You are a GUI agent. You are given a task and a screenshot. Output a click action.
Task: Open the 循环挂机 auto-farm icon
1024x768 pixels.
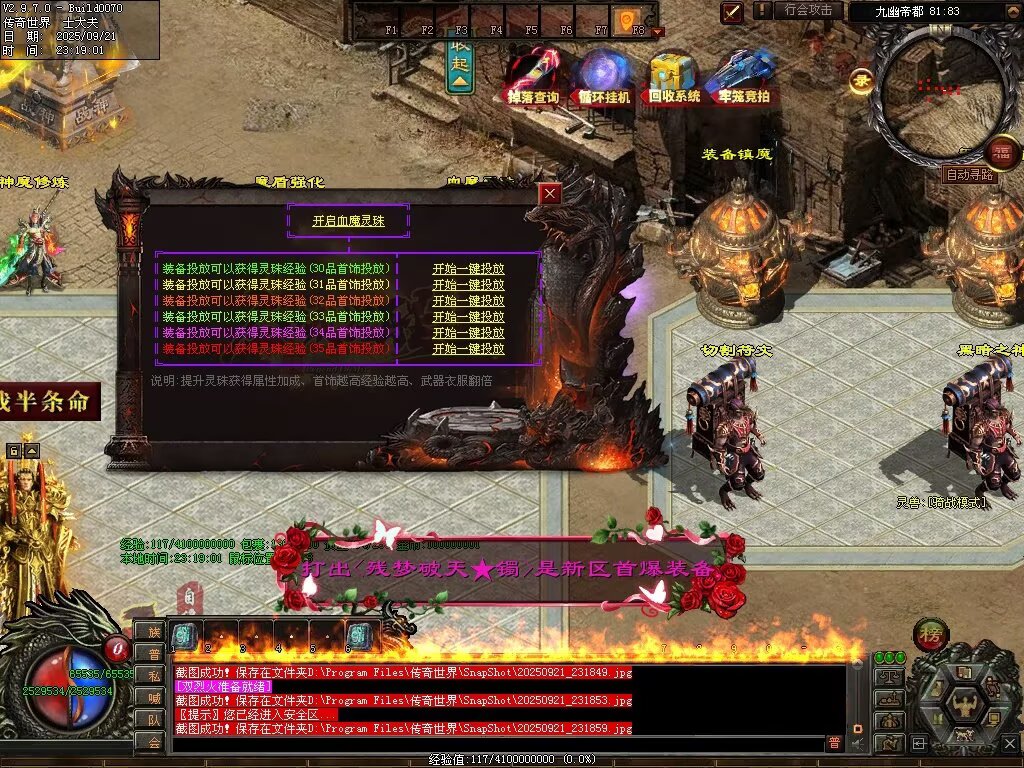click(604, 74)
